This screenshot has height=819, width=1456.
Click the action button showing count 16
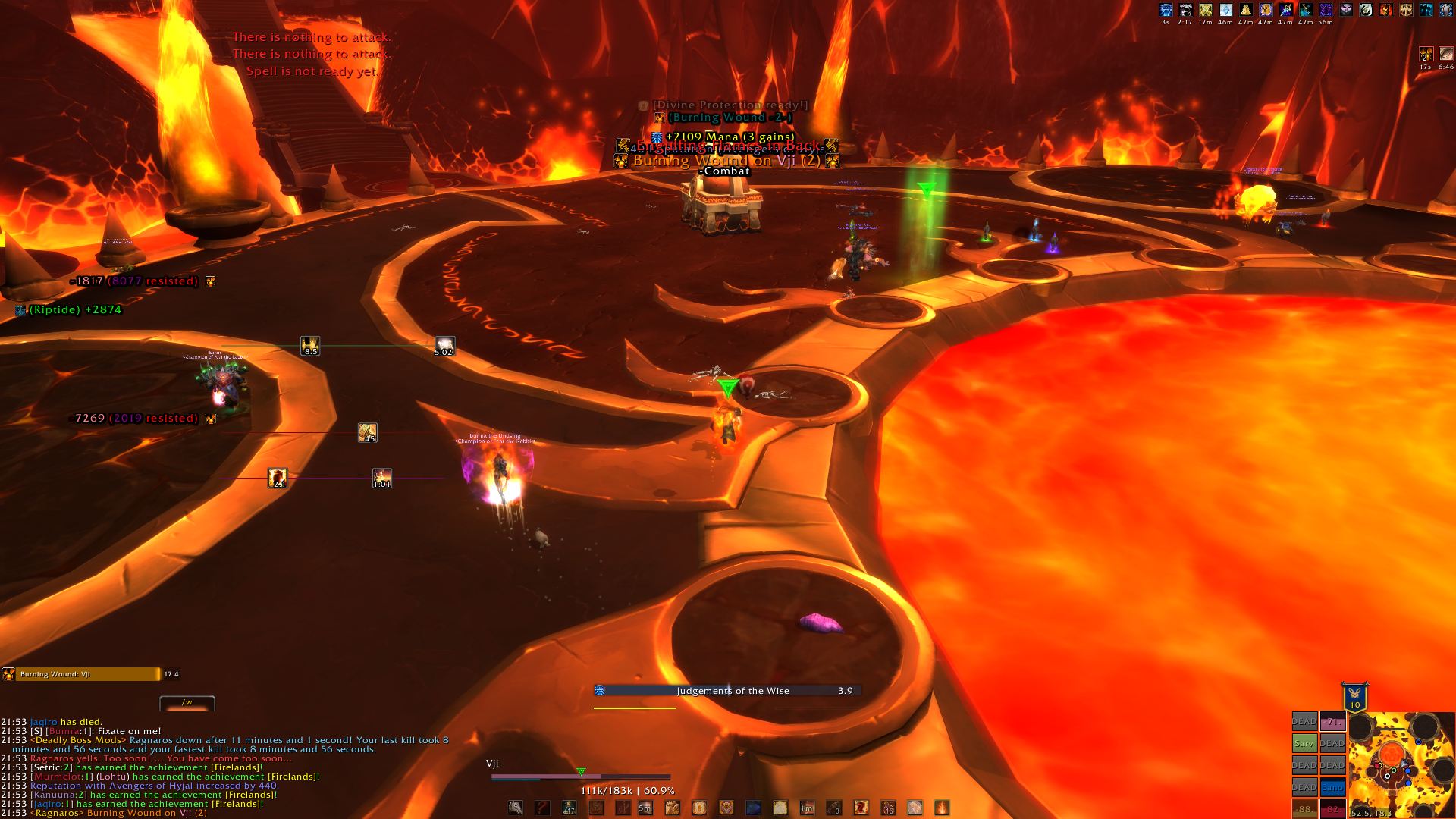(x=887, y=808)
